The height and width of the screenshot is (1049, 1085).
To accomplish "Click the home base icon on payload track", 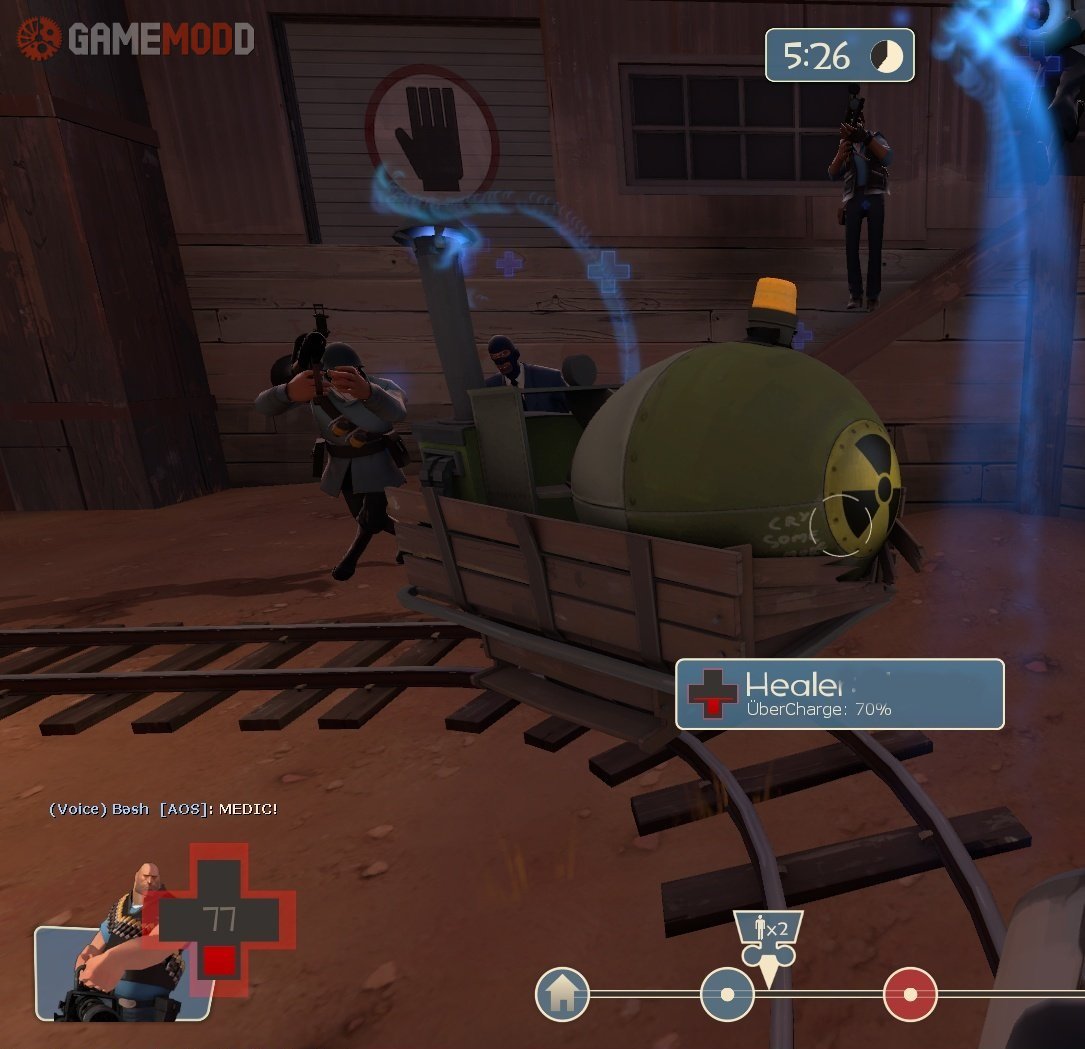I will pyautogui.click(x=562, y=994).
